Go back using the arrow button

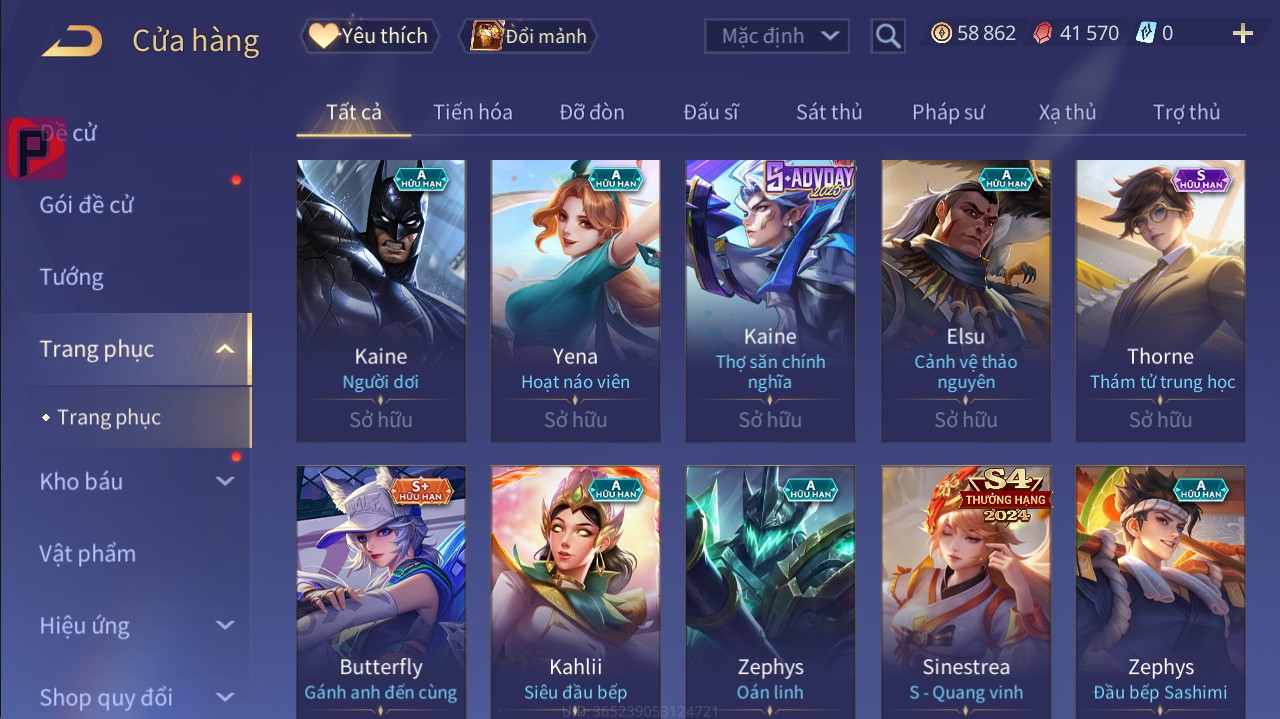72,40
